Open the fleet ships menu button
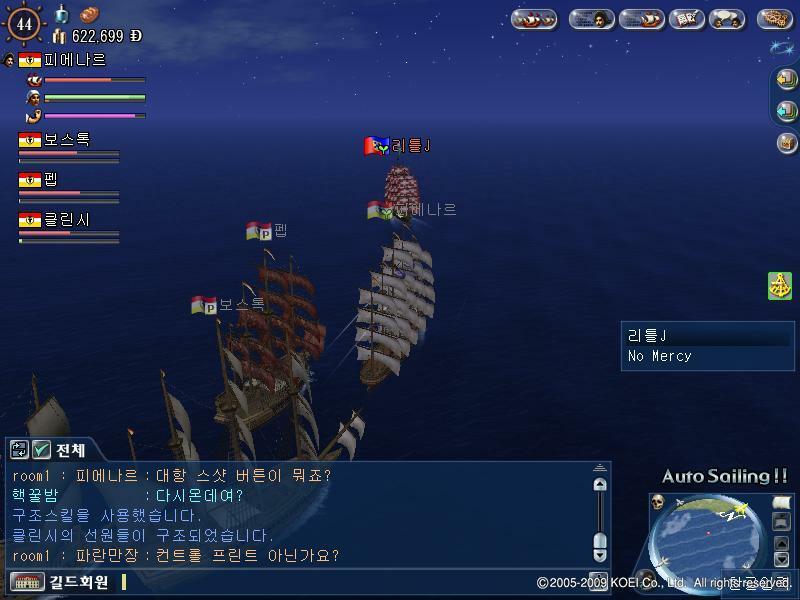The height and width of the screenshot is (600, 800). [534, 18]
